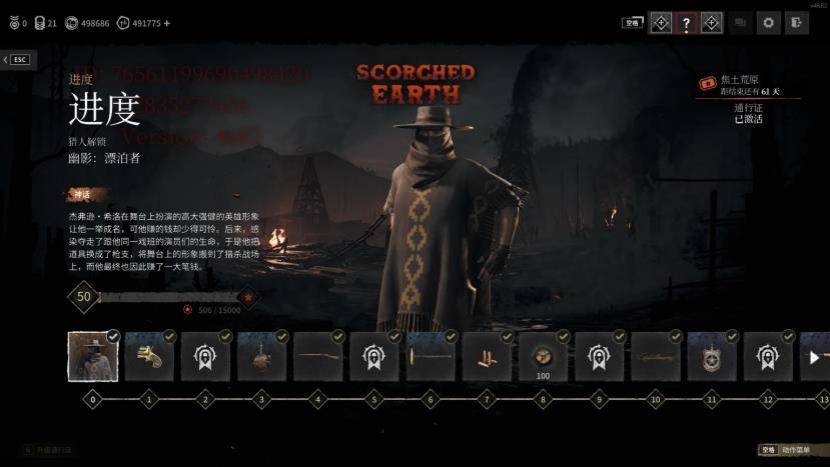Screen dimensions: 830x467
Task: Open the question mark help button
Action: 686,22
